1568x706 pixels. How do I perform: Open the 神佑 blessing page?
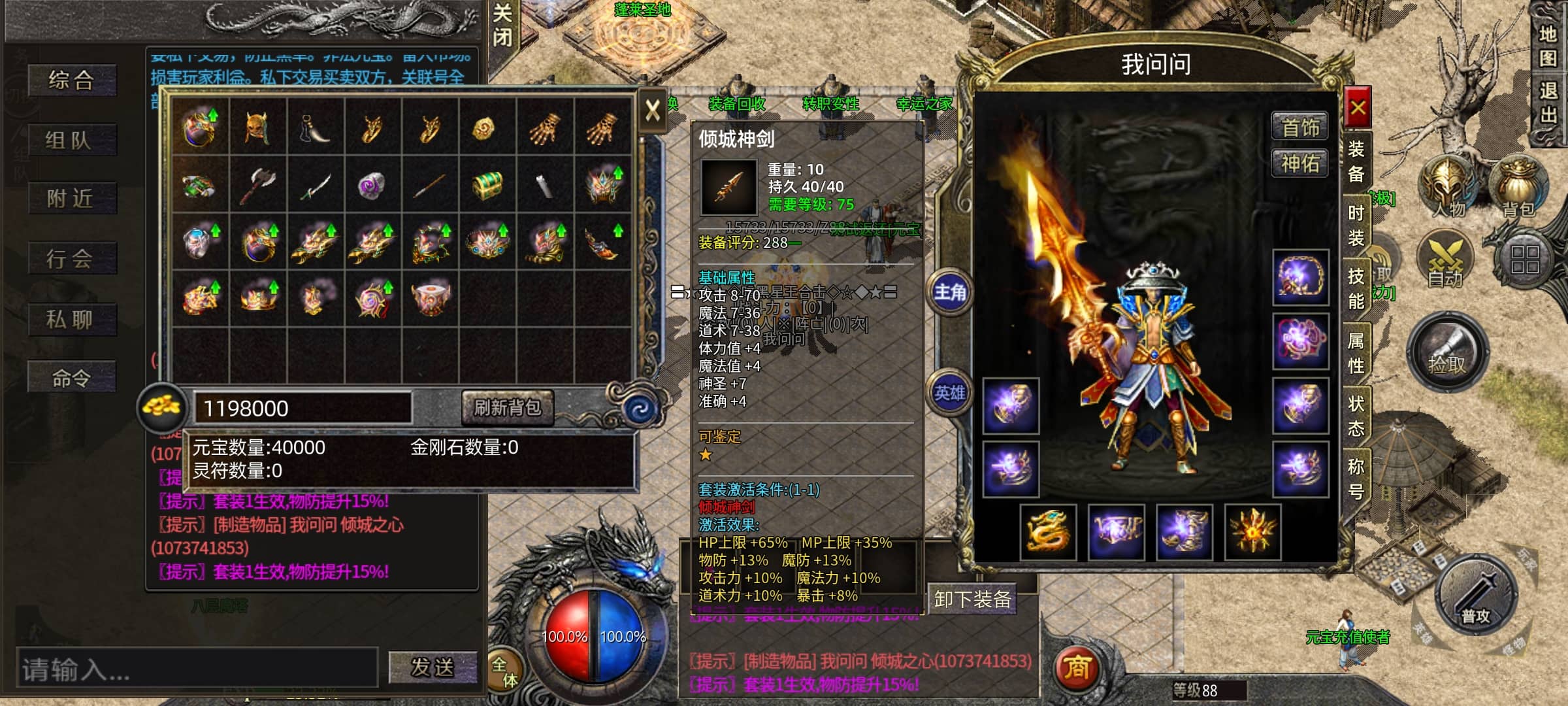[x=1300, y=163]
